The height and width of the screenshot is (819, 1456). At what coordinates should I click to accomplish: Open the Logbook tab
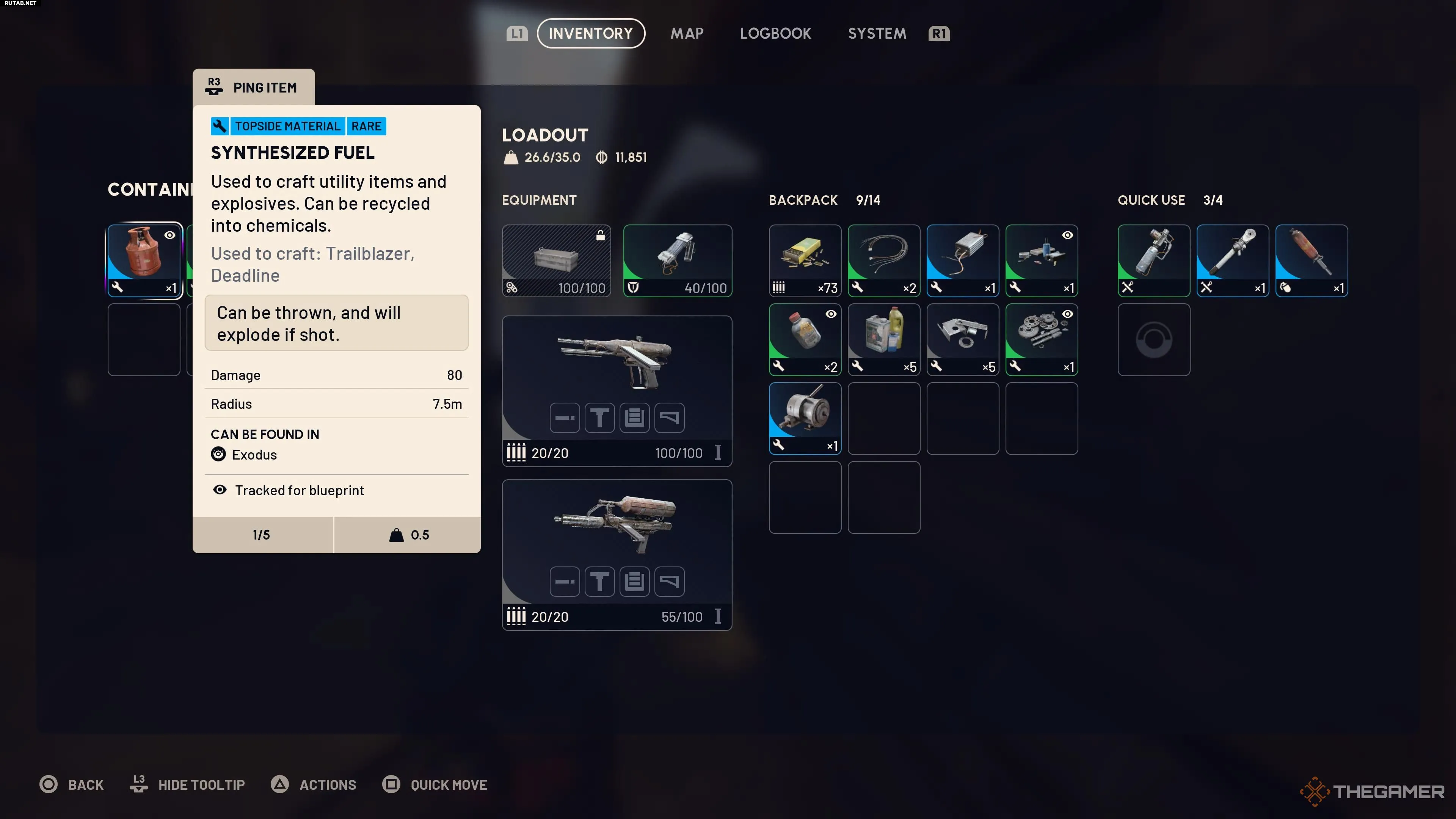775,33
